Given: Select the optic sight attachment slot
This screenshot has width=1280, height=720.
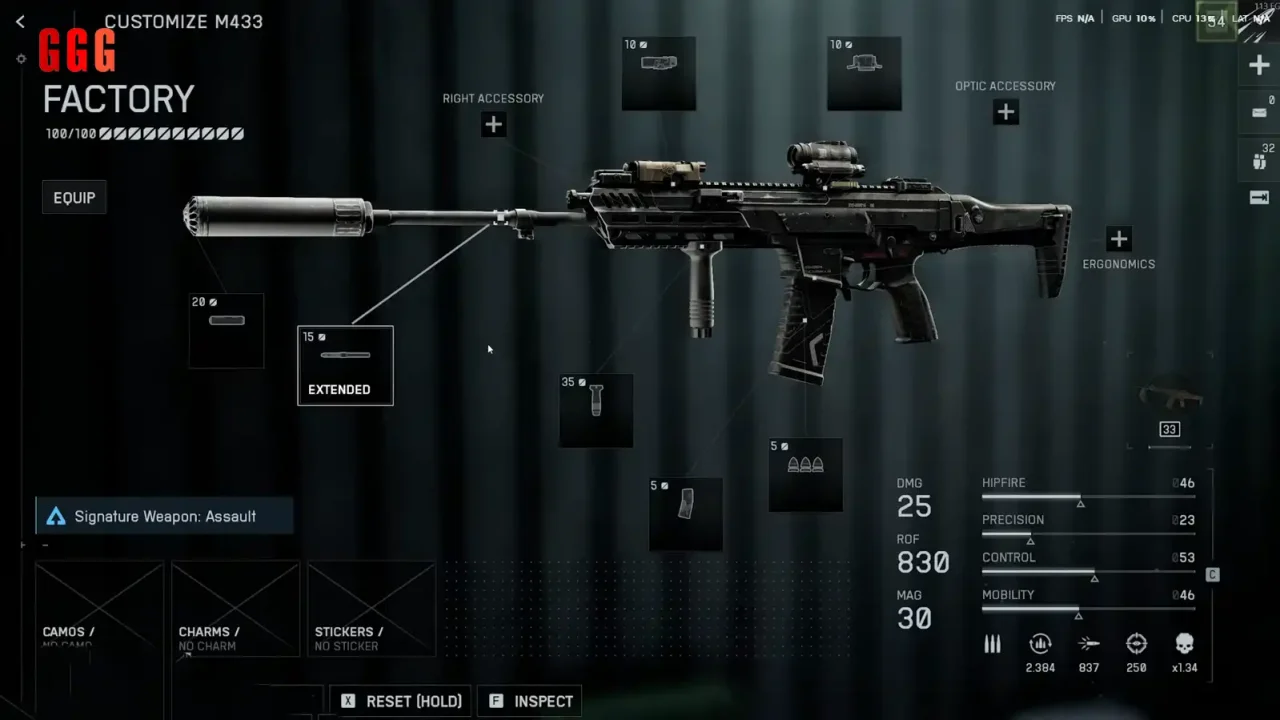Looking at the screenshot, I should 864,74.
